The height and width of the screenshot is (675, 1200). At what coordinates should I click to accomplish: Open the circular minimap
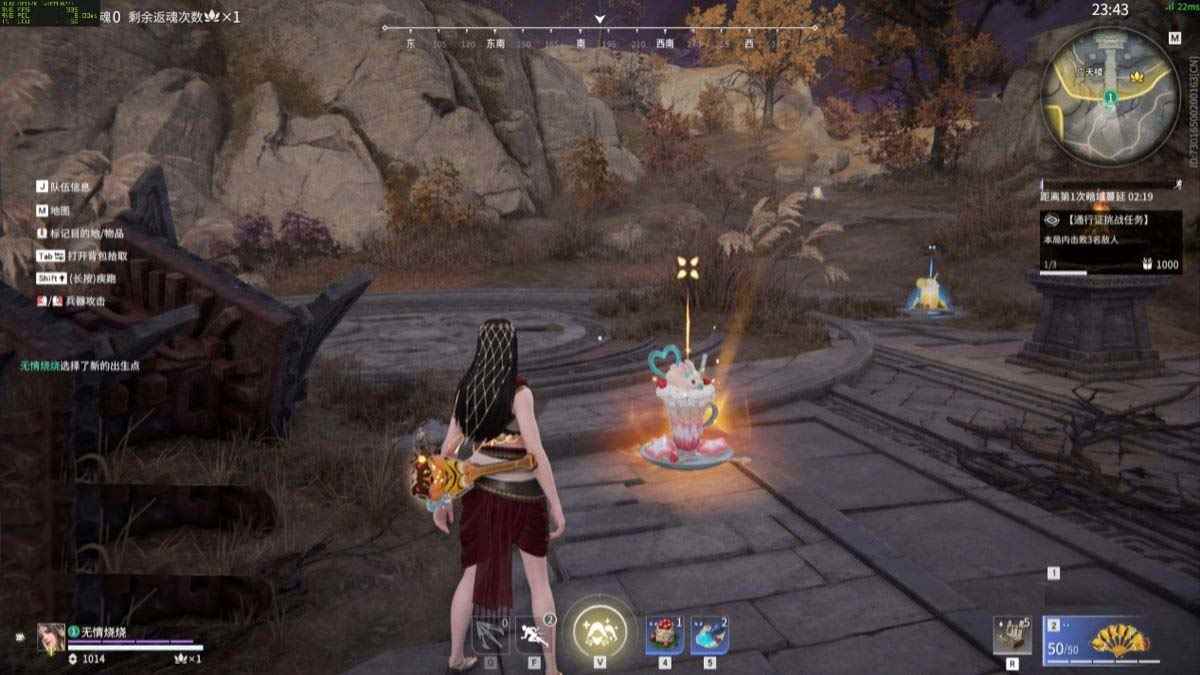tap(1110, 95)
